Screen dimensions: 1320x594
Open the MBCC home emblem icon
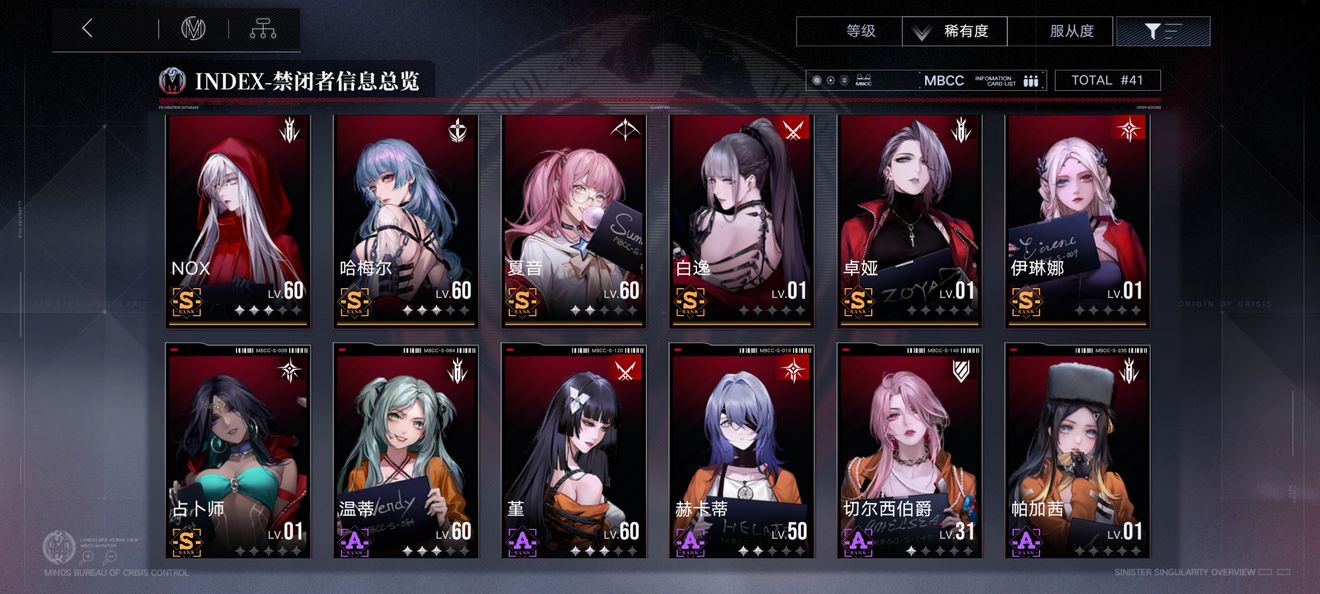(193, 29)
